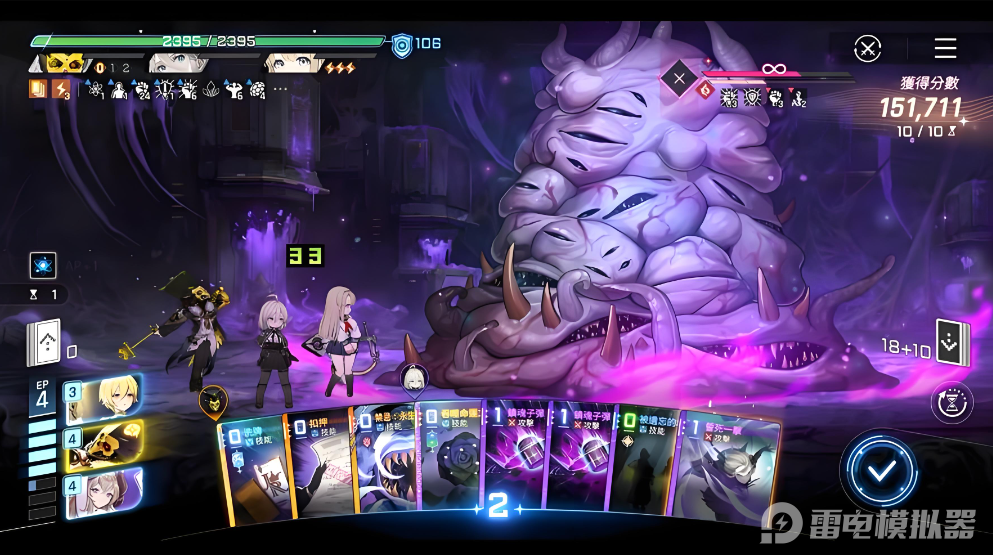
Task: Select the leftmost zero-cost skill card
Action: coord(252,470)
